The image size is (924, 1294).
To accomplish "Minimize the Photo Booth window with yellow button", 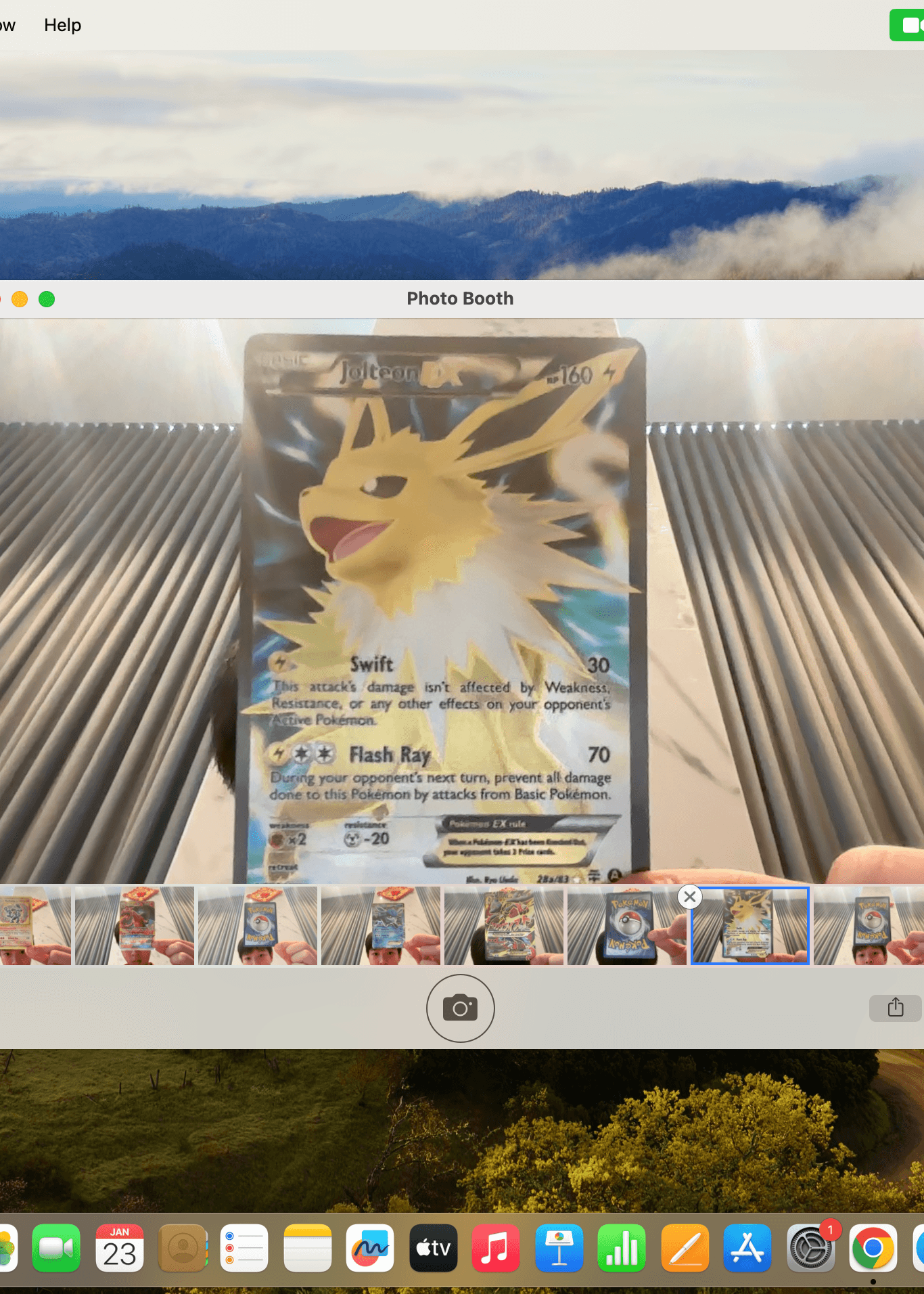I will [x=20, y=299].
